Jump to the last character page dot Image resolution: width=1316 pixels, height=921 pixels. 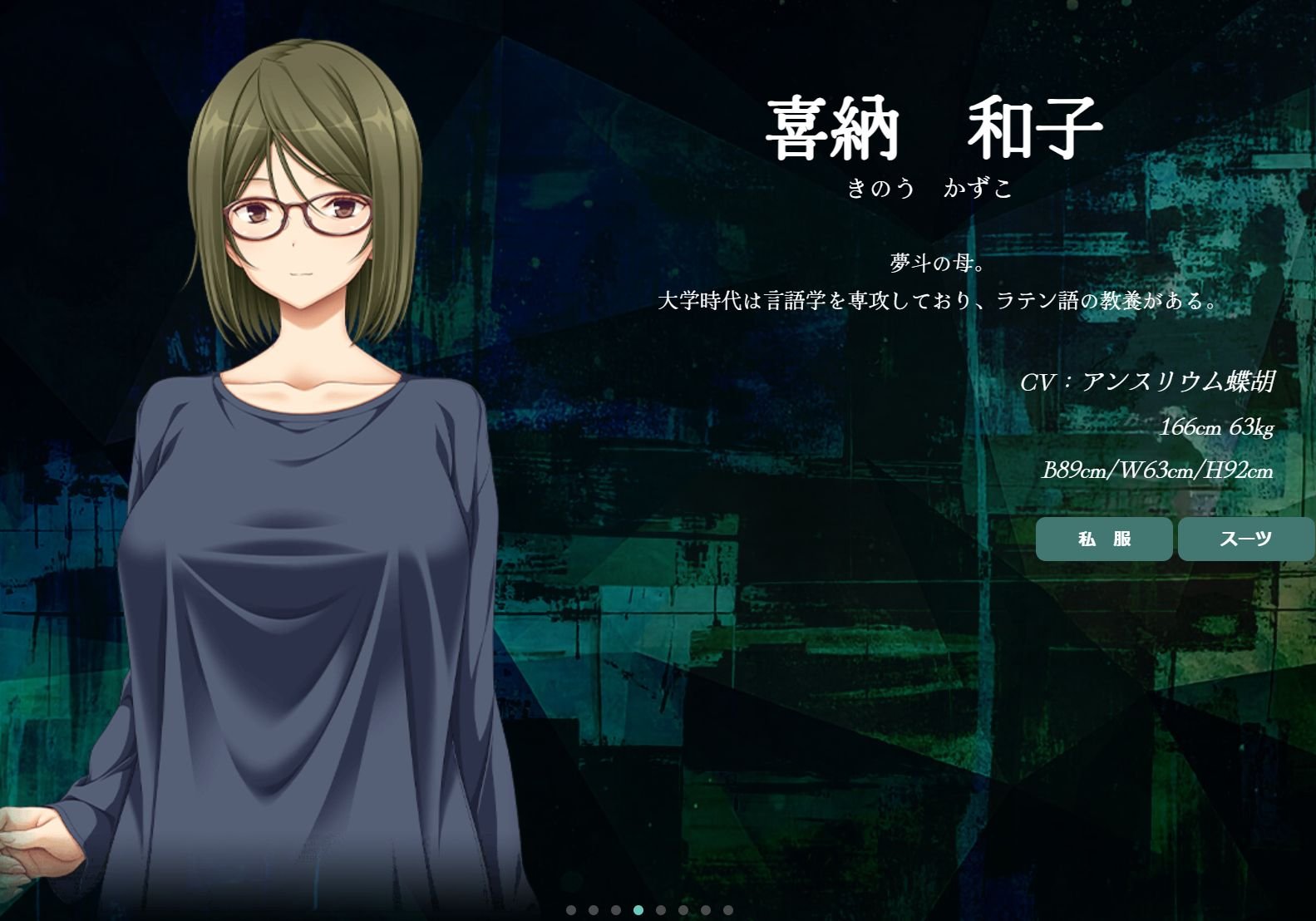(728, 910)
